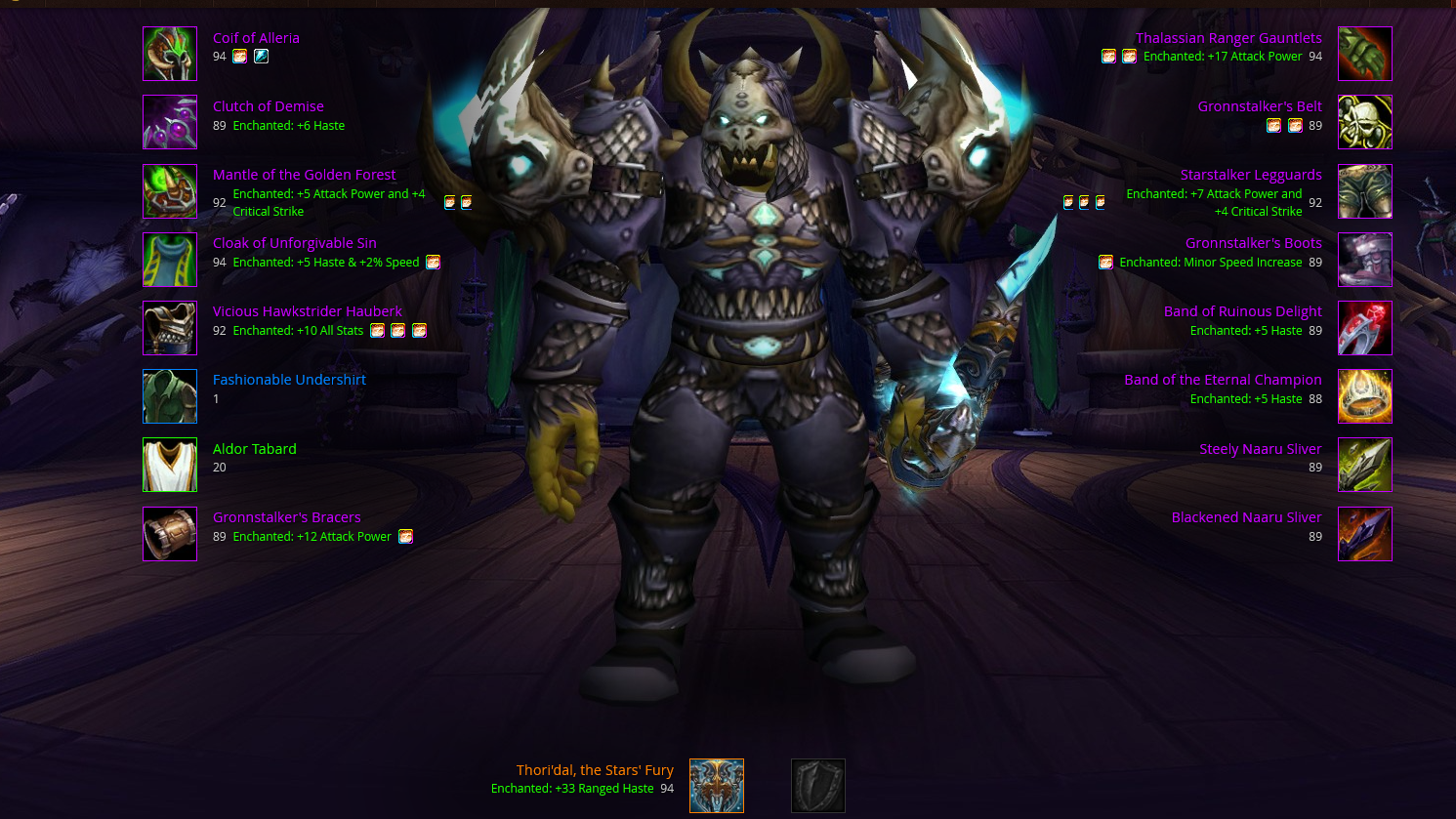Image resolution: width=1456 pixels, height=819 pixels.
Task: Inspect the Starstalker Legguards icon
Action: click(1364, 190)
